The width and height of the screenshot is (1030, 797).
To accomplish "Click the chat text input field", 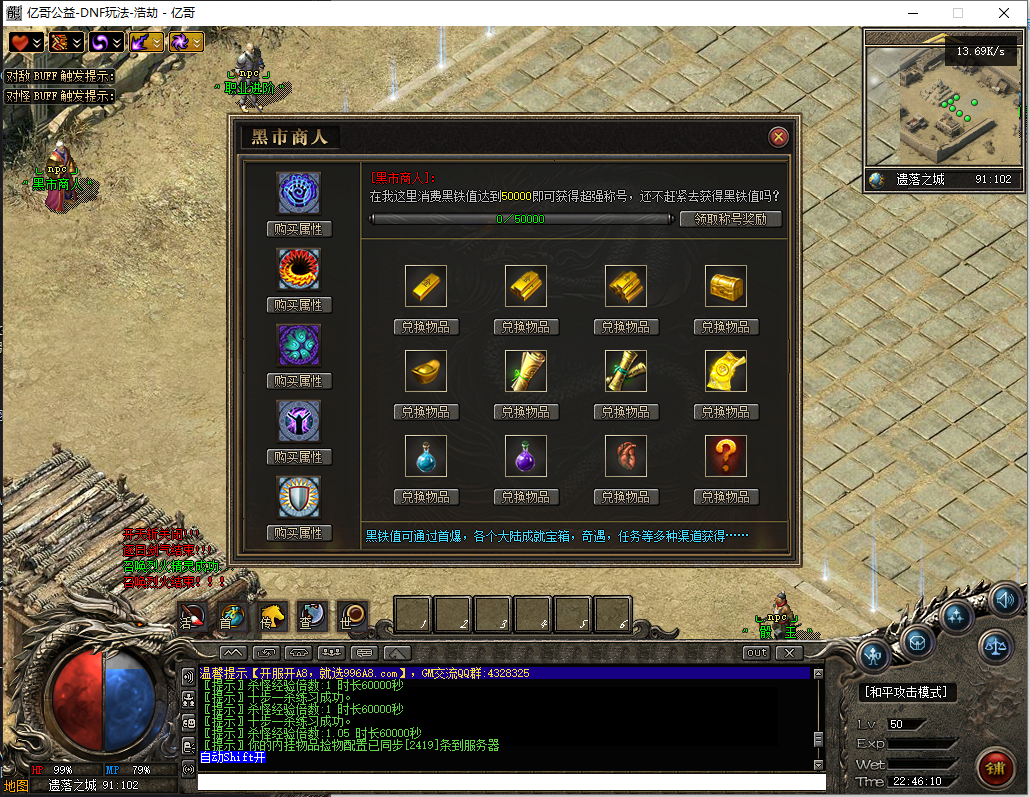I will [510, 782].
